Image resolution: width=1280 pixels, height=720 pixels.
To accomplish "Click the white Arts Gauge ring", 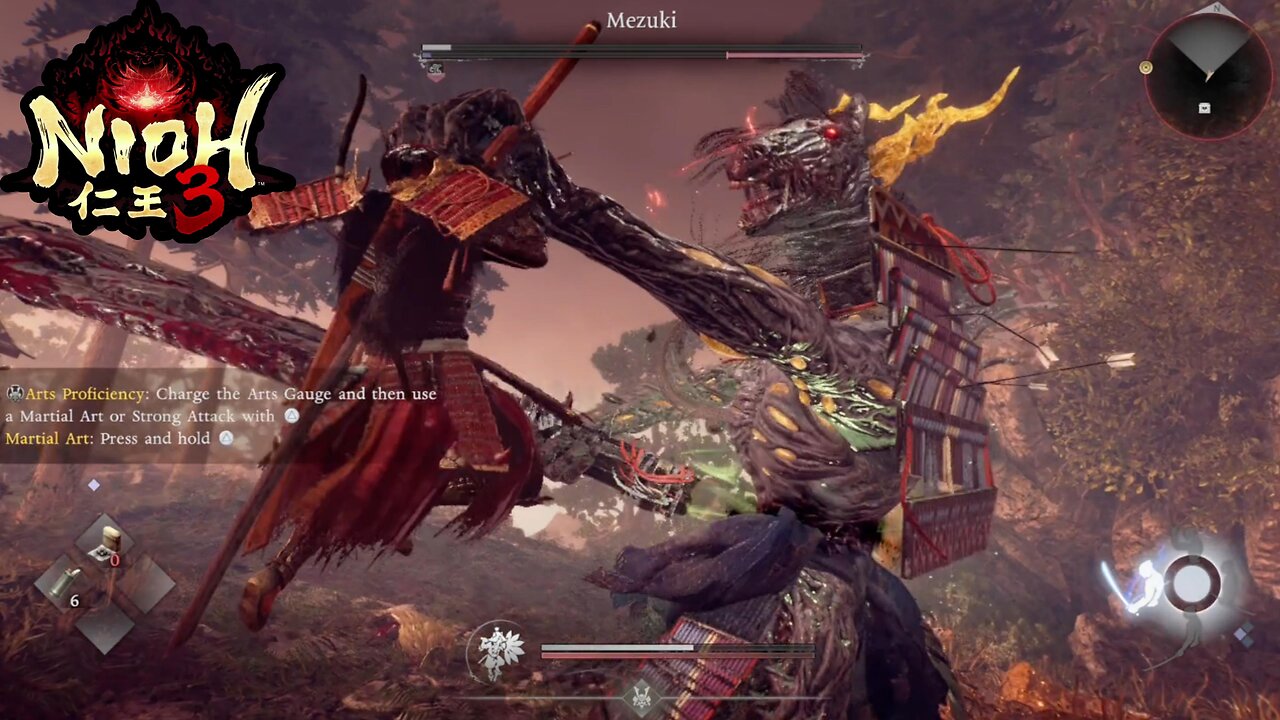I will [1192, 582].
